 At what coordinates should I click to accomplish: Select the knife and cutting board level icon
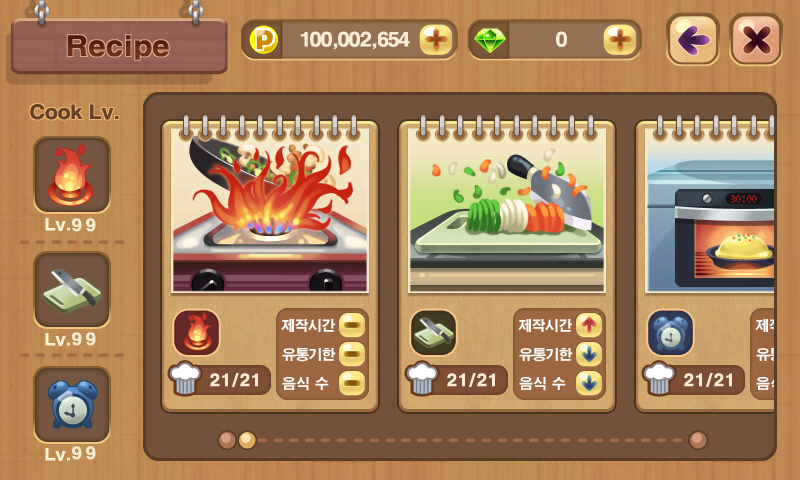pyautogui.click(x=72, y=289)
